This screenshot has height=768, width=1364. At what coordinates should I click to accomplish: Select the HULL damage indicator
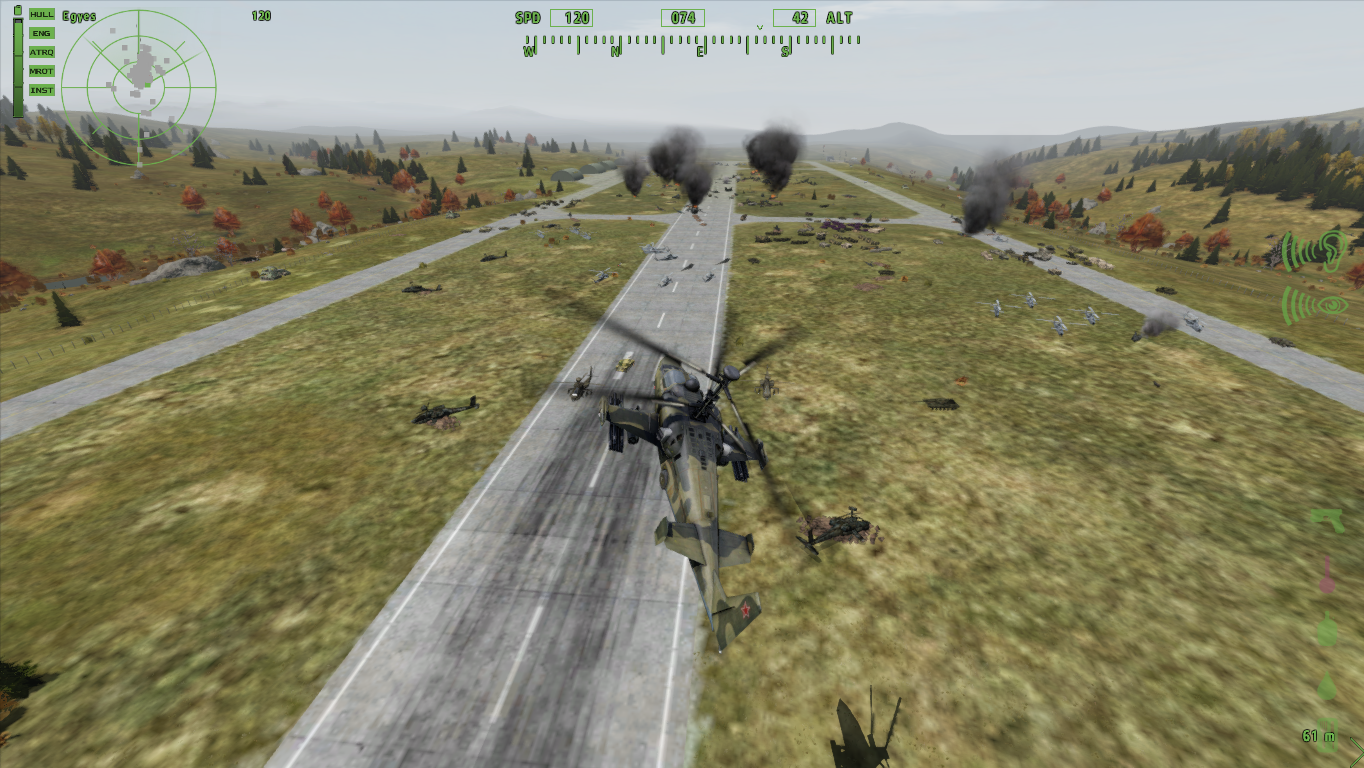42,14
